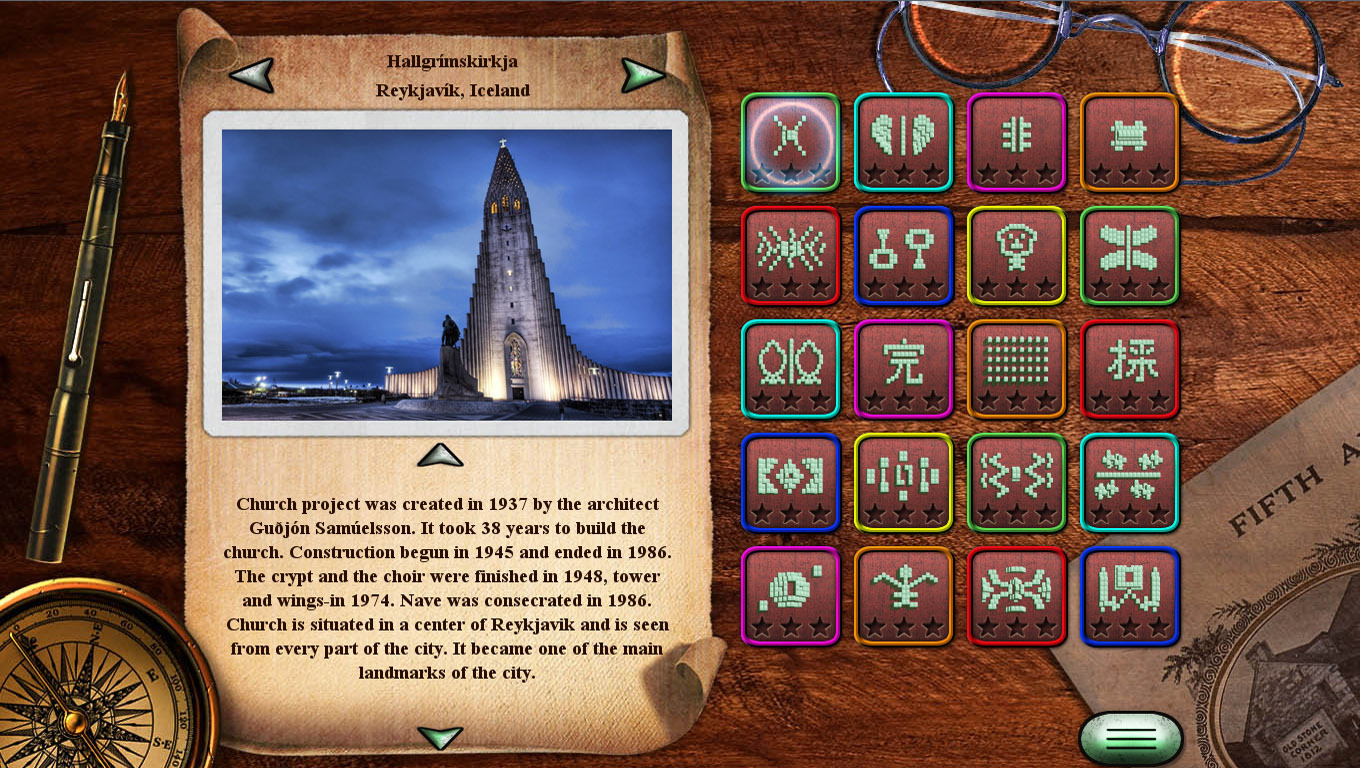Select the layout in the top-row orange frame
This screenshot has height=768, width=1360.
point(1129,141)
